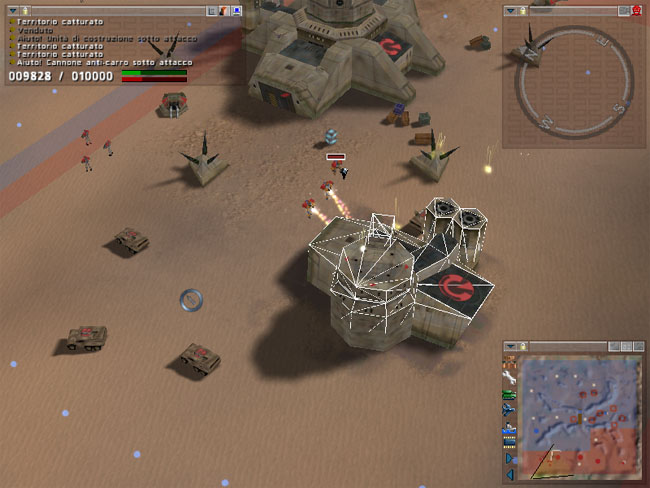Click the tactical minimap
650x488 pixels.
[x=581, y=415]
